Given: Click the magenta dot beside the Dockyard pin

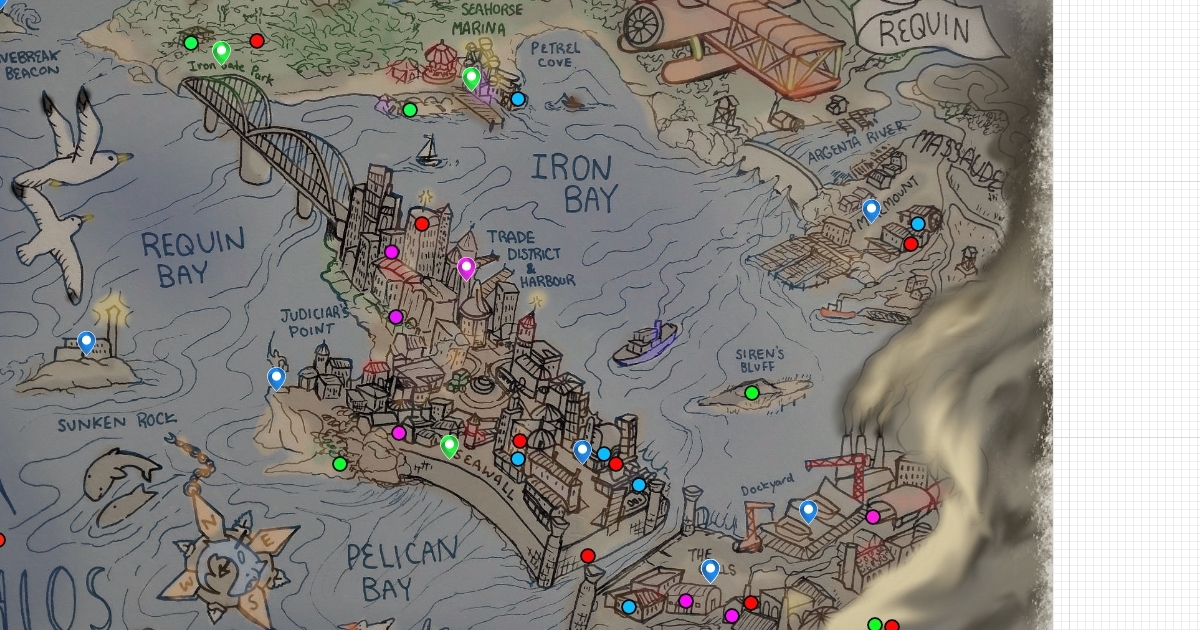Looking at the screenshot, I should (x=873, y=517).
